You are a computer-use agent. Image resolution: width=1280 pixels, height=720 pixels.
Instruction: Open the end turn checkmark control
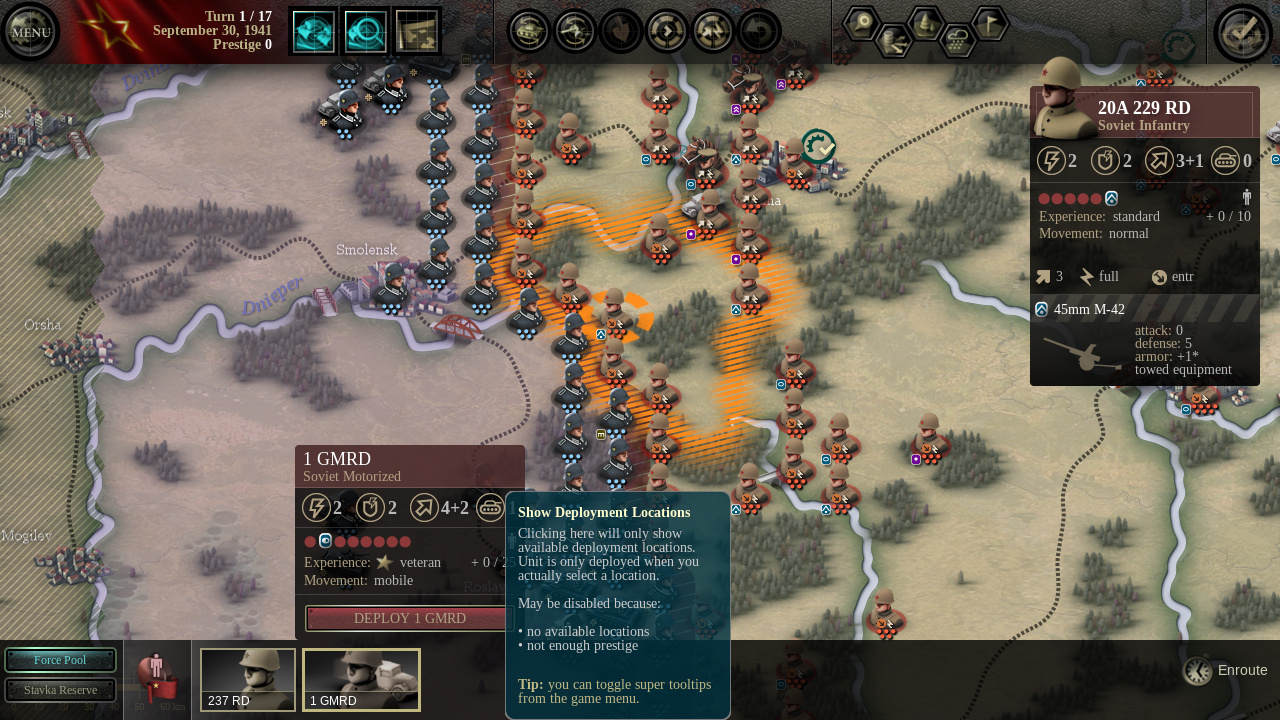pos(1243,31)
